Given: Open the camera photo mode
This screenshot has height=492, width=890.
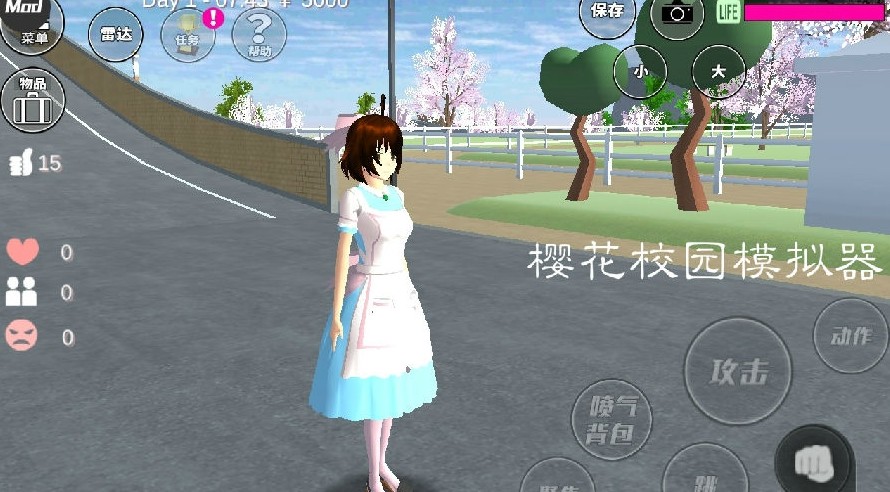Looking at the screenshot, I should click(677, 13).
